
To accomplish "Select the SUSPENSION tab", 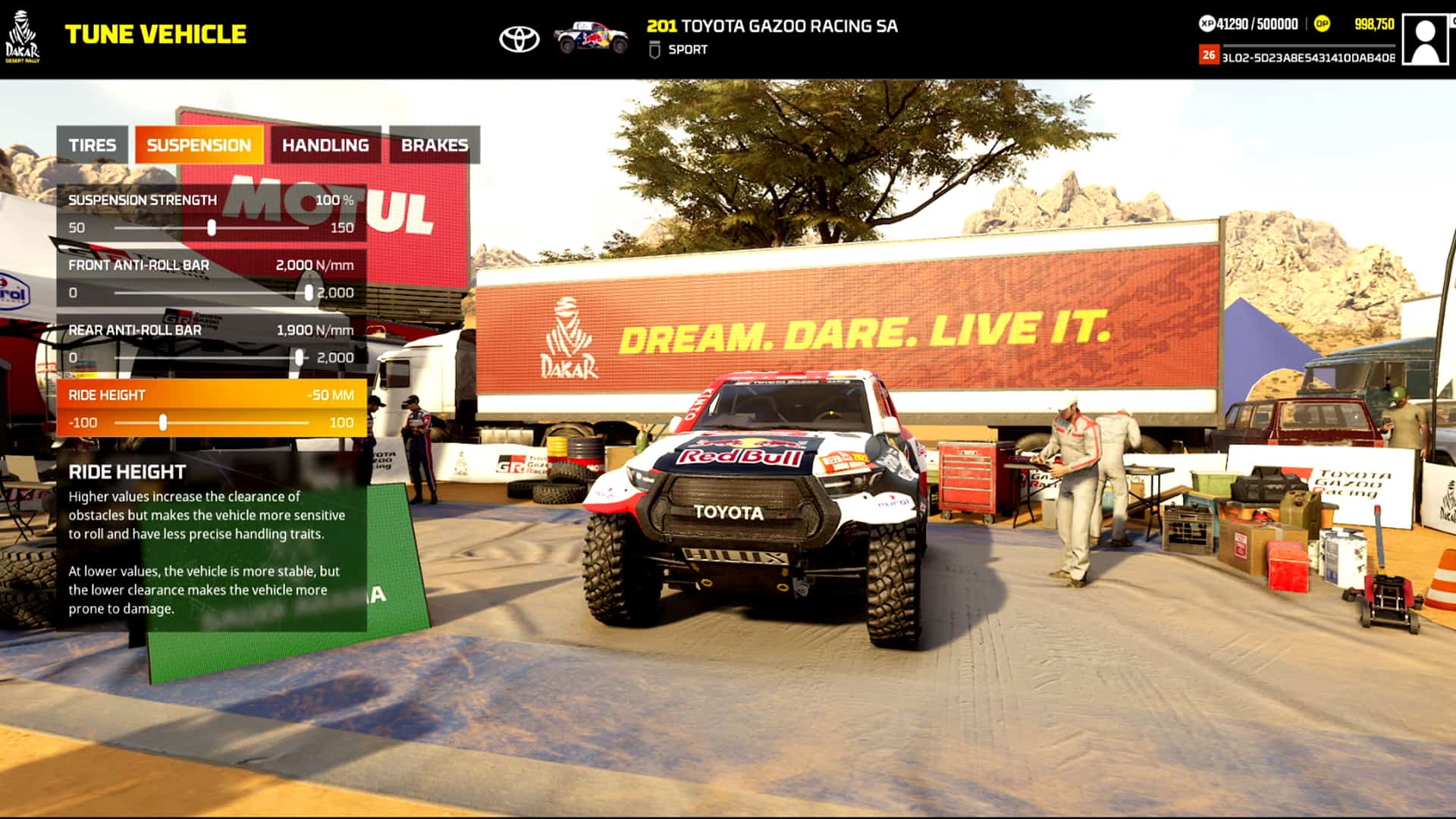I will (x=199, y=145).
